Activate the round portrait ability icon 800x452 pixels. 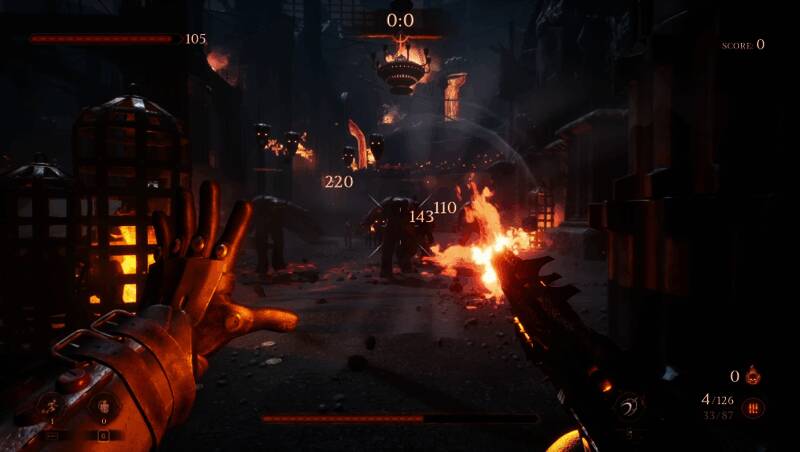(102, 406)
